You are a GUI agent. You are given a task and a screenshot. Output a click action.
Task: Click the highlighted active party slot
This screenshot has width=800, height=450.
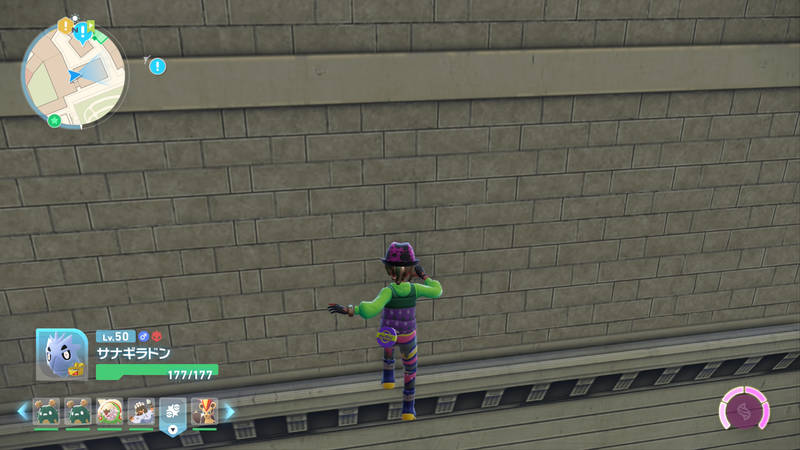pyautogui.click(x=173, y=413)
